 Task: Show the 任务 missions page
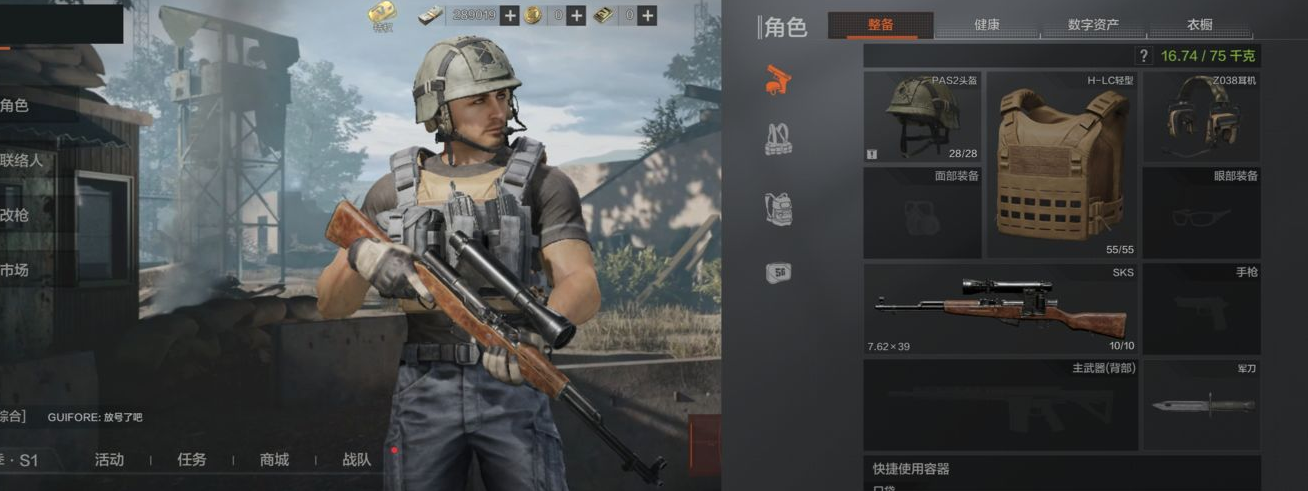click(x=191, y=460)
